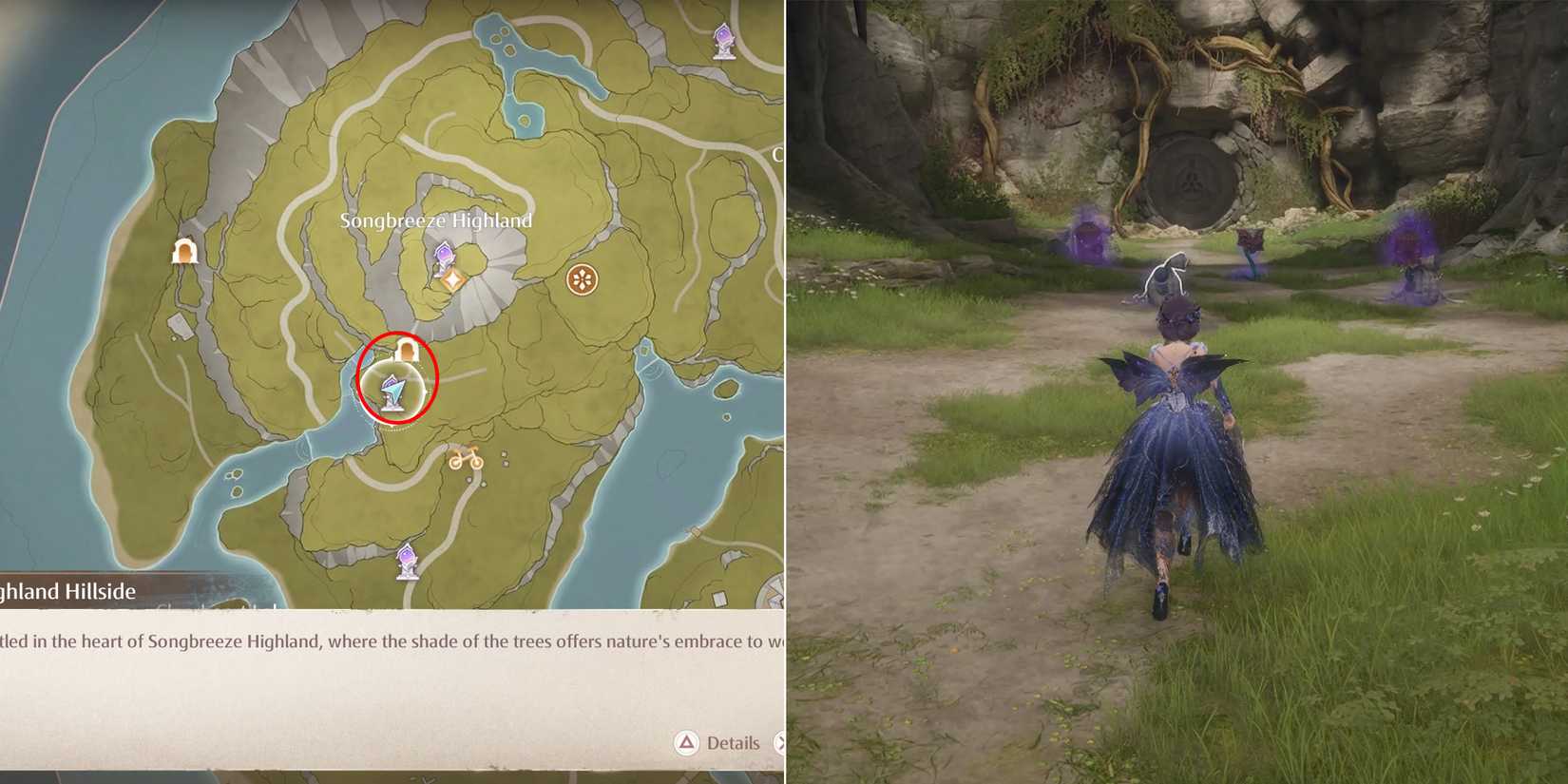This screenshot has width=1568, height=784.
Task: Click the warp statue icon in the top-right corner
Action: pyautogui.click(x=722, y=40)
